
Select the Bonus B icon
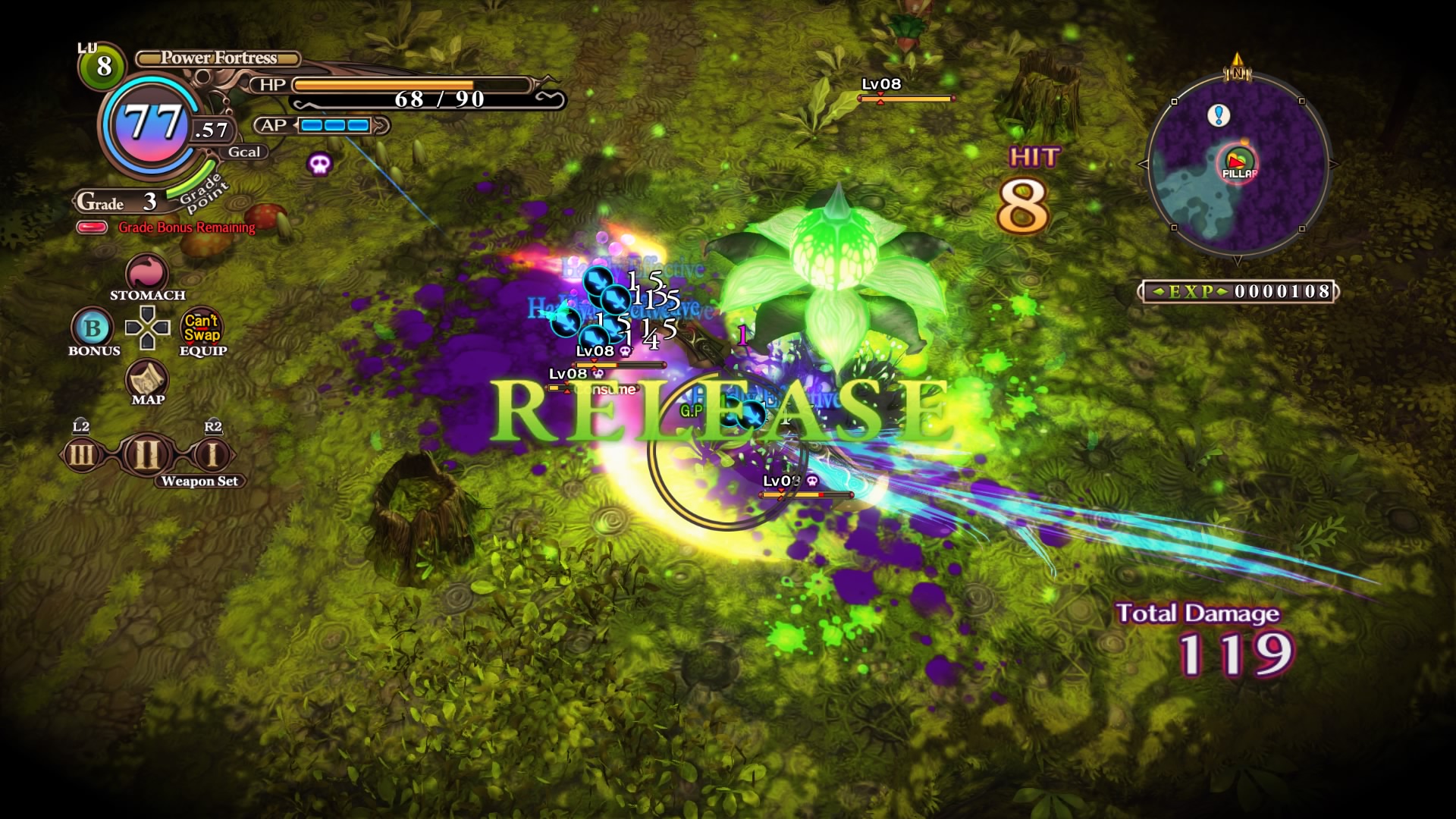pyautogui.click(x=93, y=328)
